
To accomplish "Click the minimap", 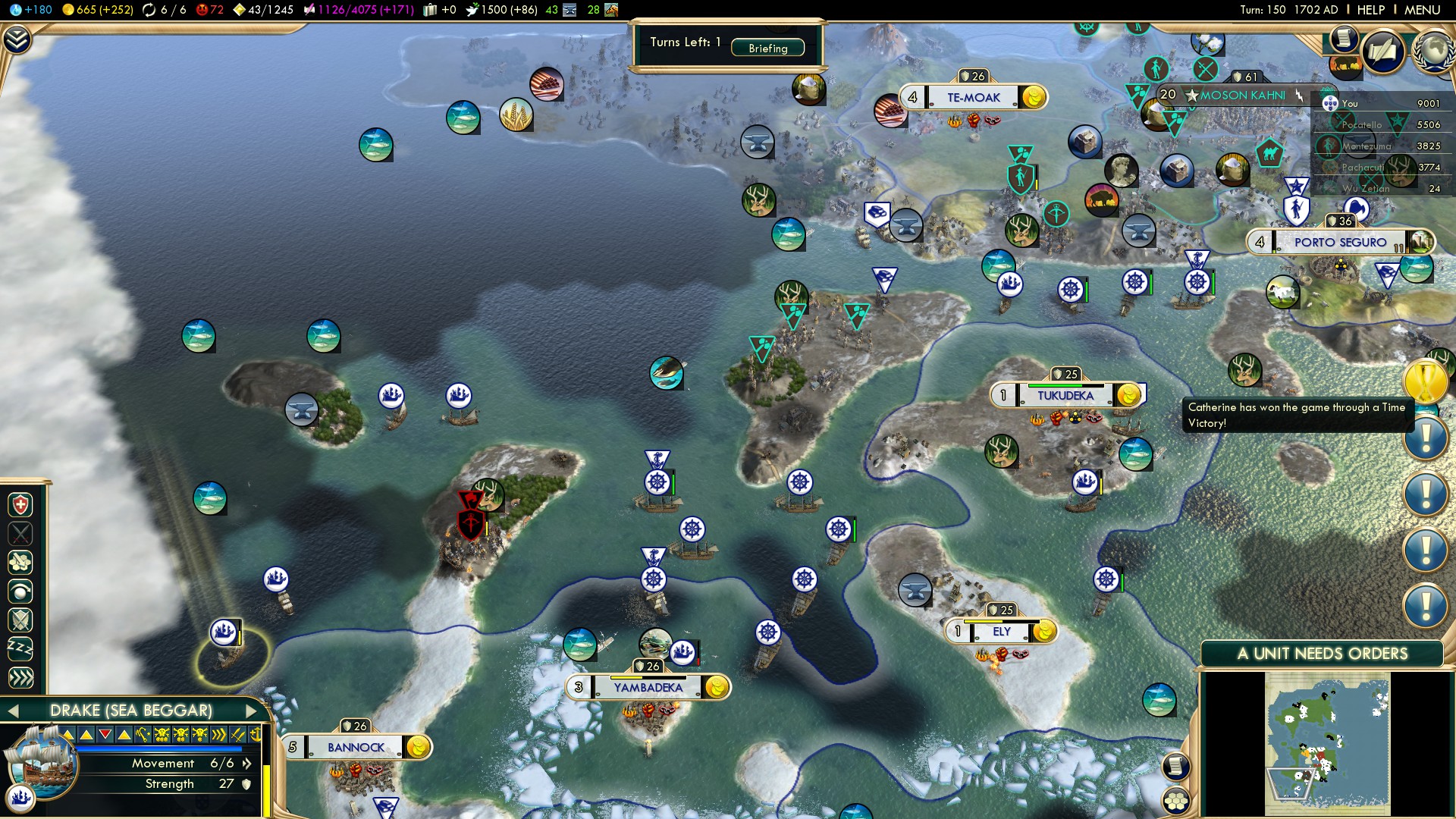I will click(x=1327, y=745).
